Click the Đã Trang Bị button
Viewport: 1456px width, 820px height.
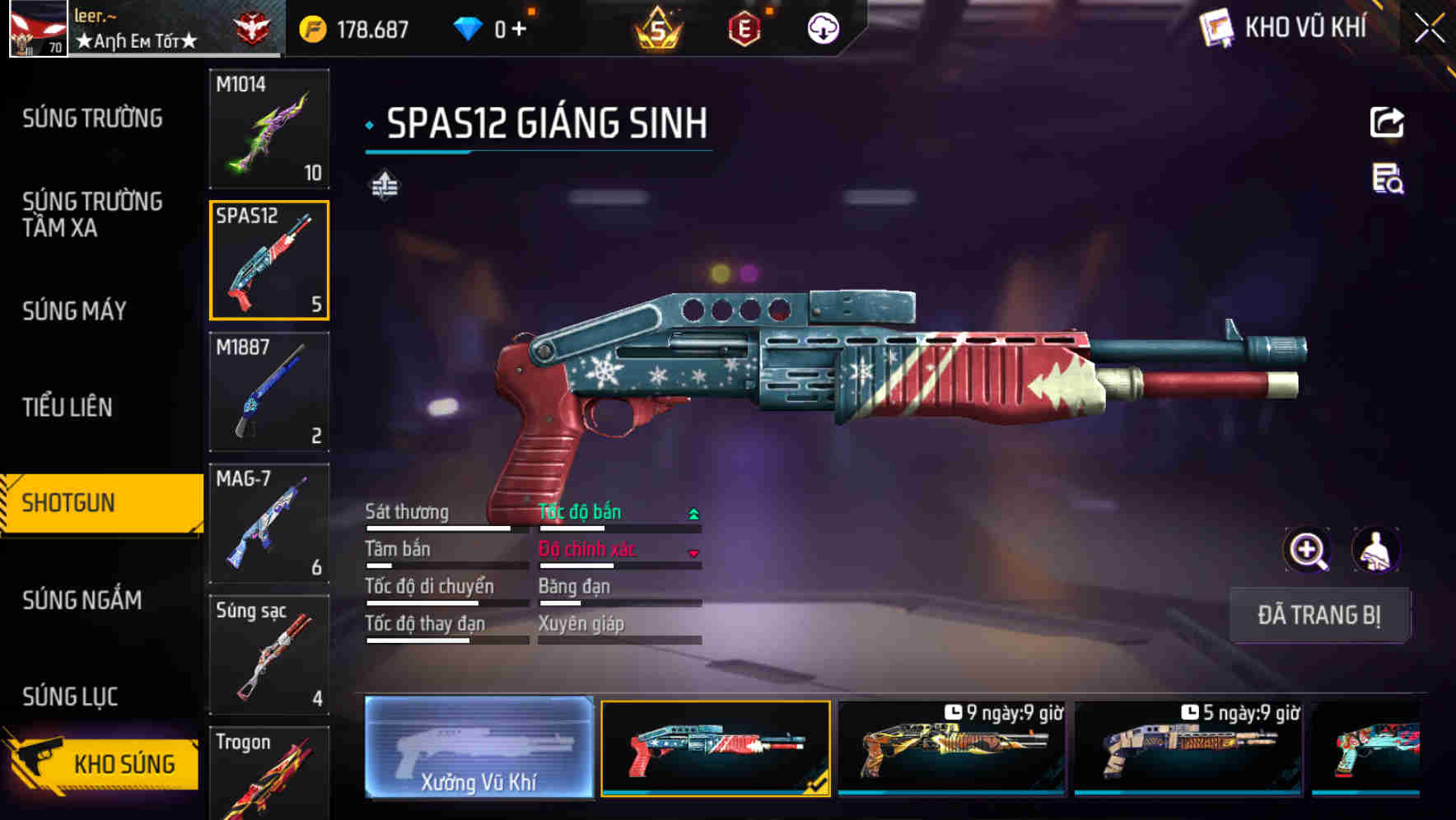(1318, 615)
